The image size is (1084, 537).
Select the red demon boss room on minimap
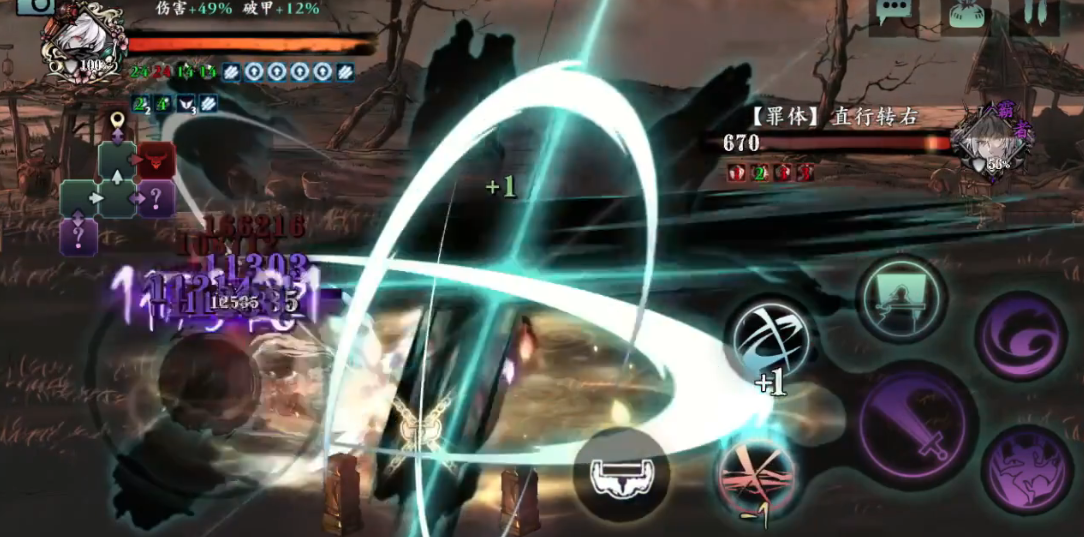156,160
